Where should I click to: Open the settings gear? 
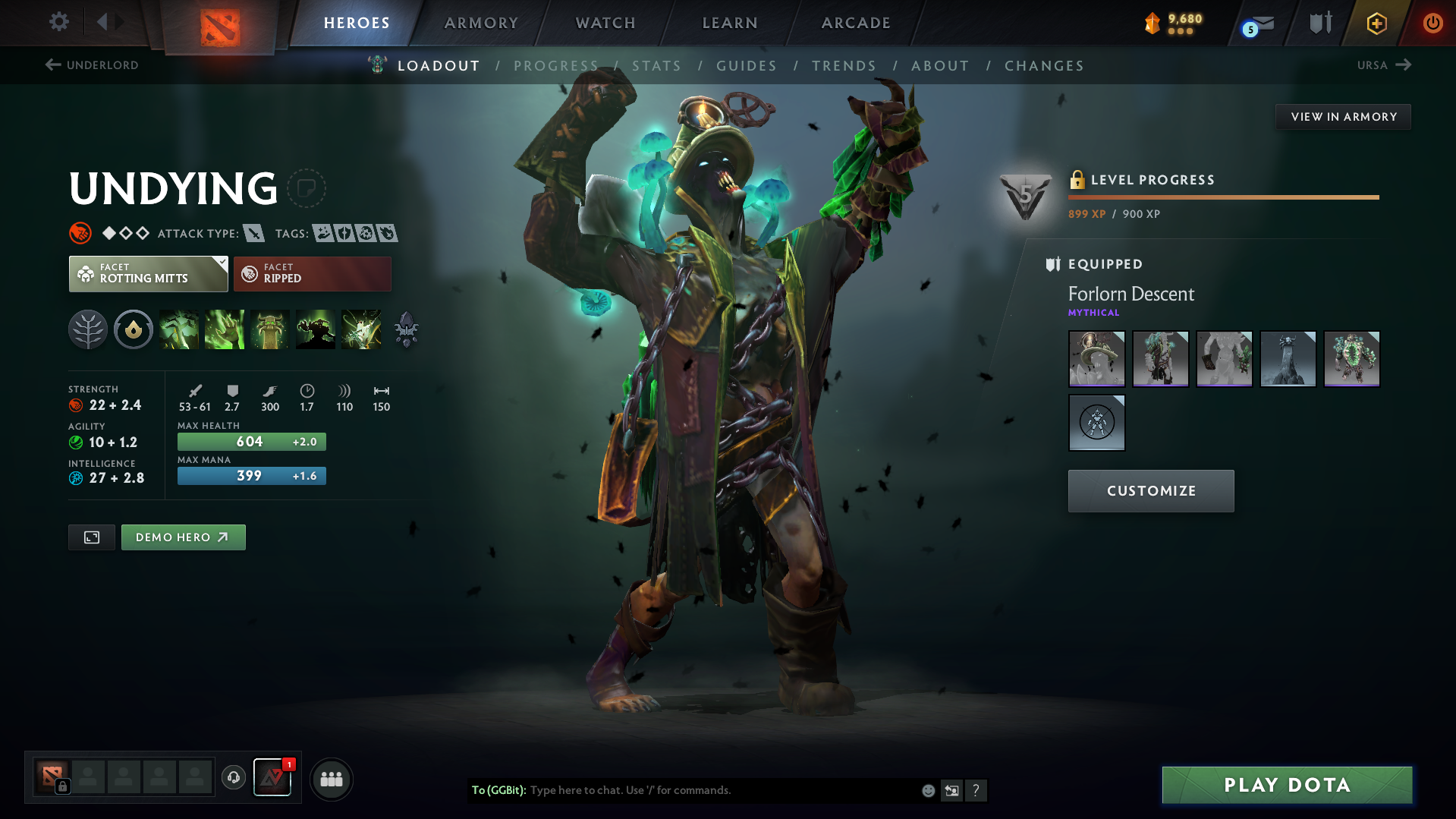[58, 22]
